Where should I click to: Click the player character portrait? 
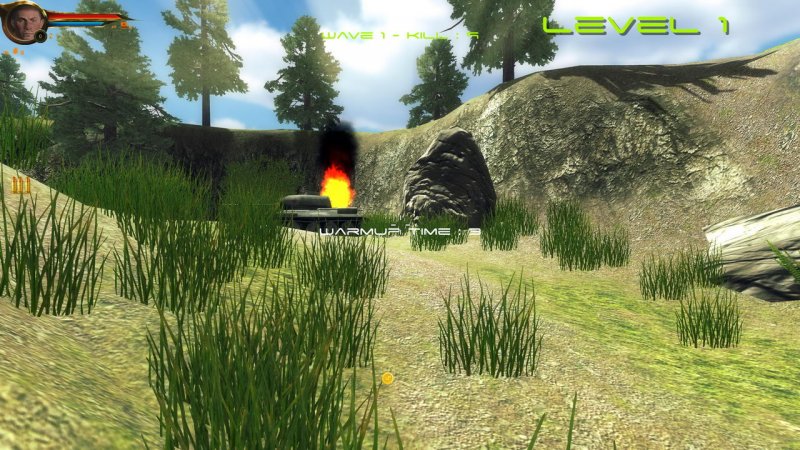(x=23, y=21)
